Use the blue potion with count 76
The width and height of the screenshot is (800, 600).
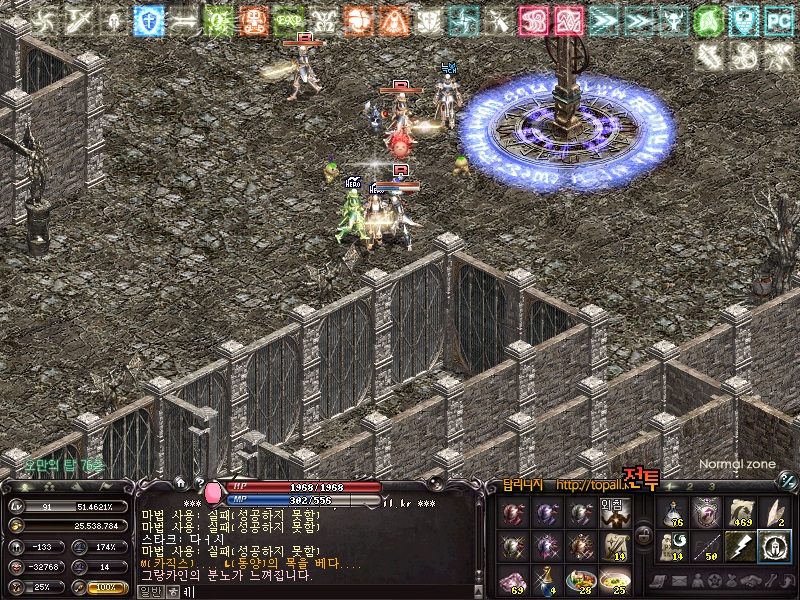pyautogui.click(x=673, y=513)
